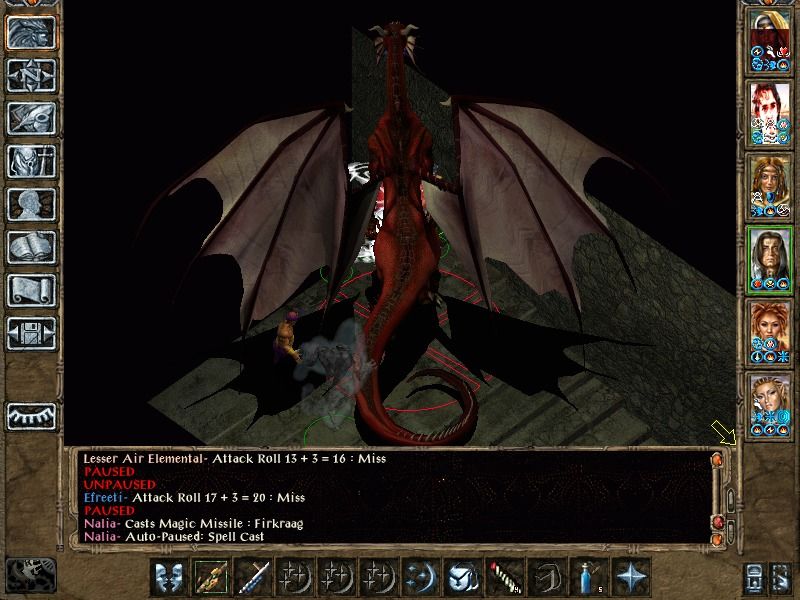
Task: Open the journal with the quill icon
Action: click(31, 118)
